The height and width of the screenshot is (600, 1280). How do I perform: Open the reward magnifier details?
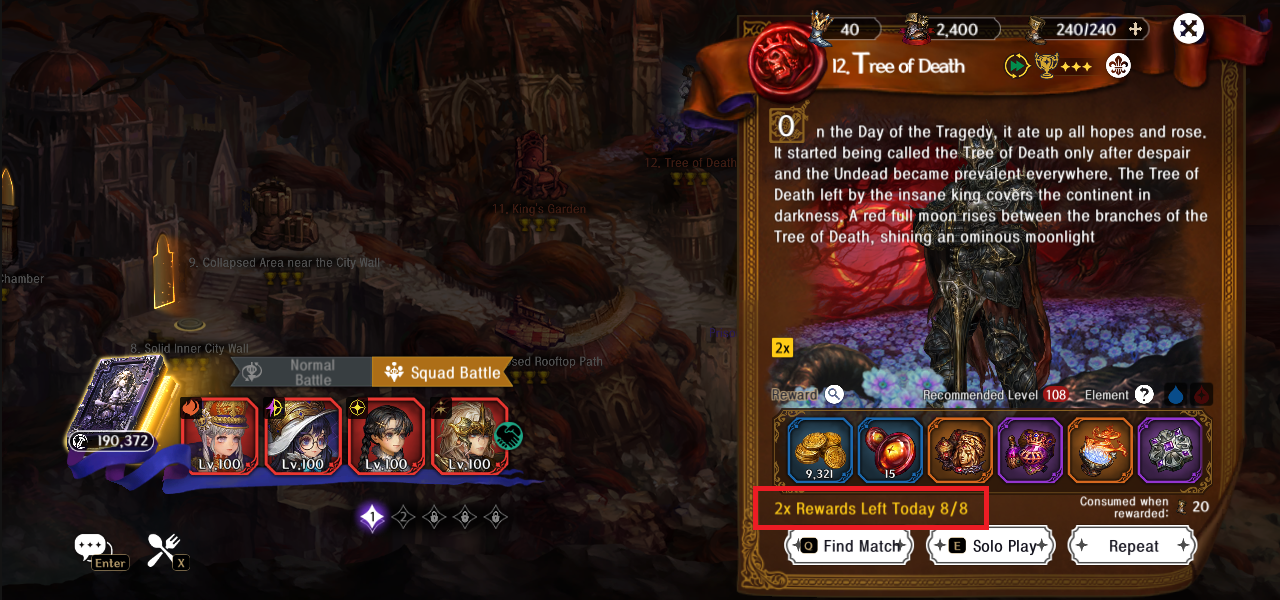(x=834, y=395)
